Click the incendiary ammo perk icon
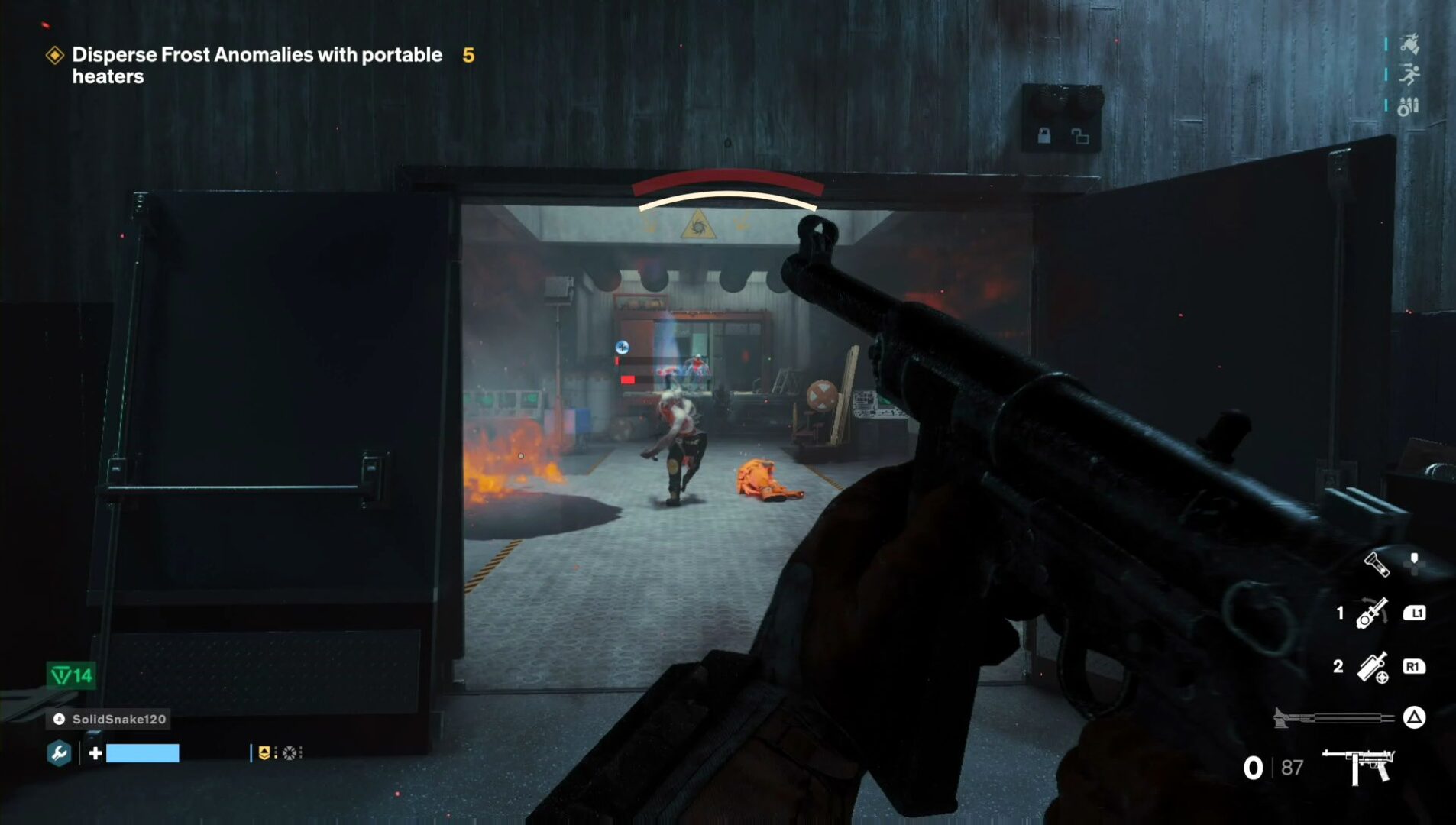This screenshot has height=825, width=1456. [x=1408, y=106]
